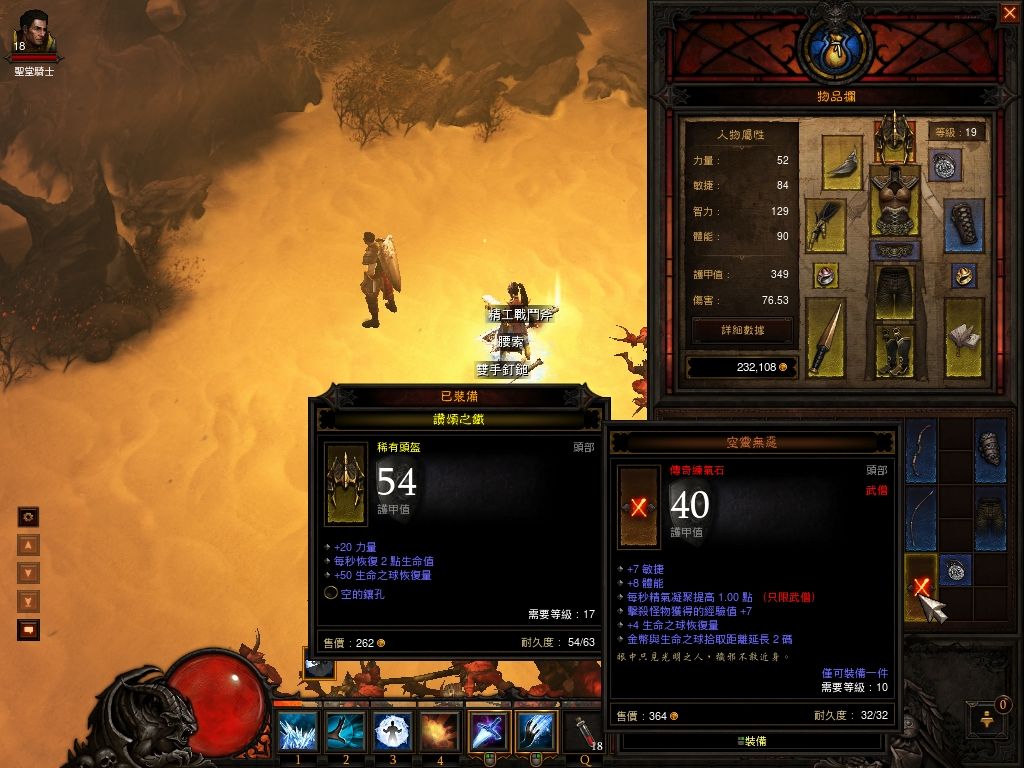Select the equipped bracers slot
The height and width of the screenshot is (768, 1024).
click(x=963, y=224)
